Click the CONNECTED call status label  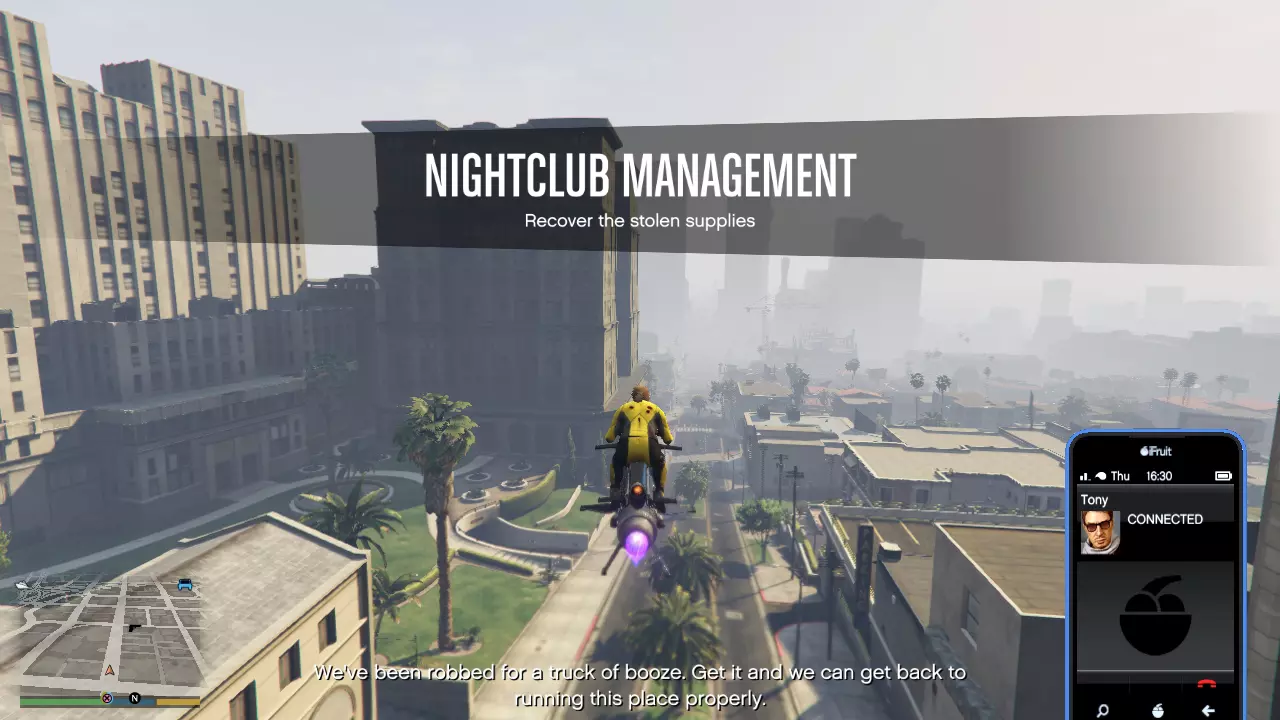pos(1166,519)
